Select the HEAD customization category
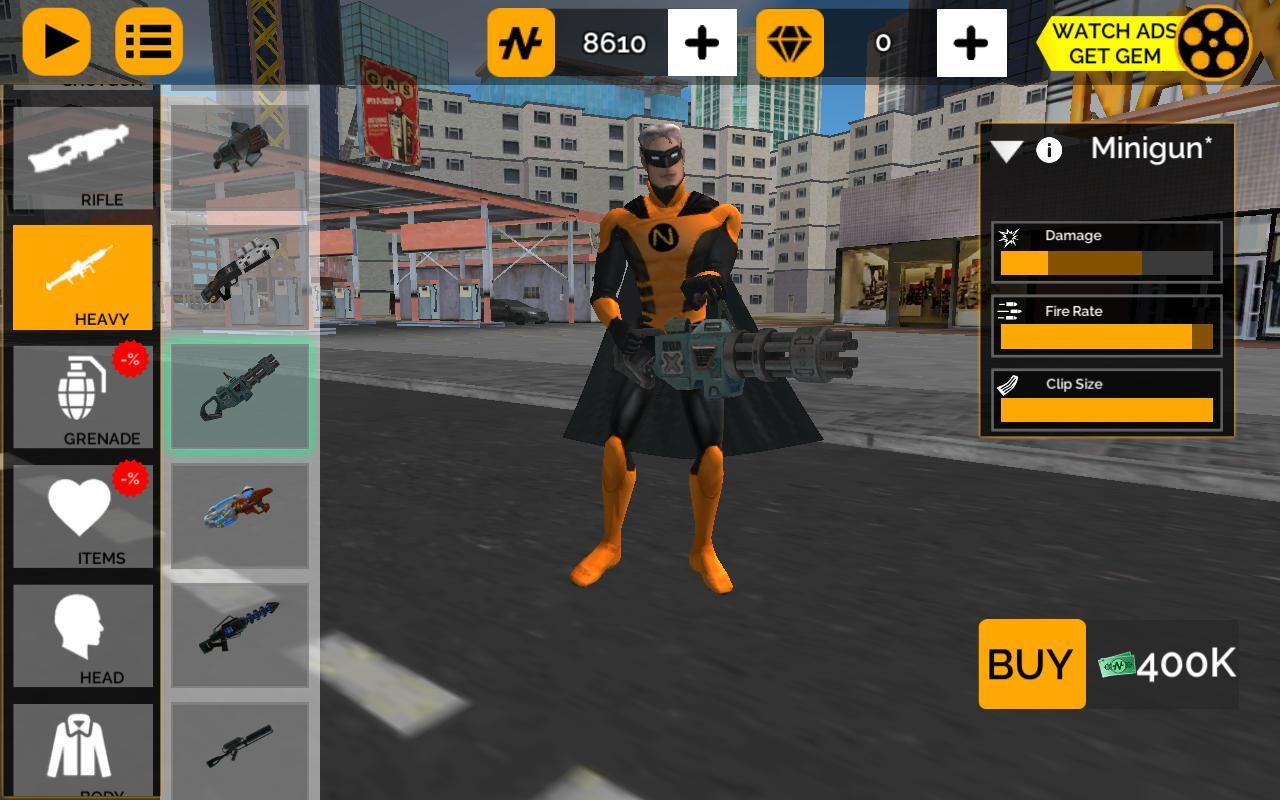The width and height of the screenshot is (1280, 800). (x=82, y=637)
